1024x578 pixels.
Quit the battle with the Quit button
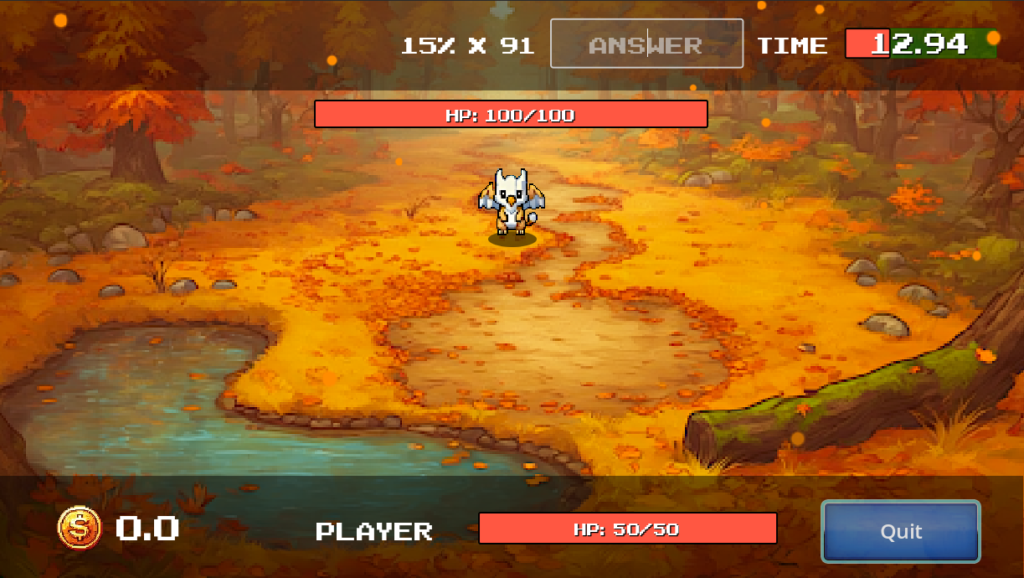click(x=900, y=531)
